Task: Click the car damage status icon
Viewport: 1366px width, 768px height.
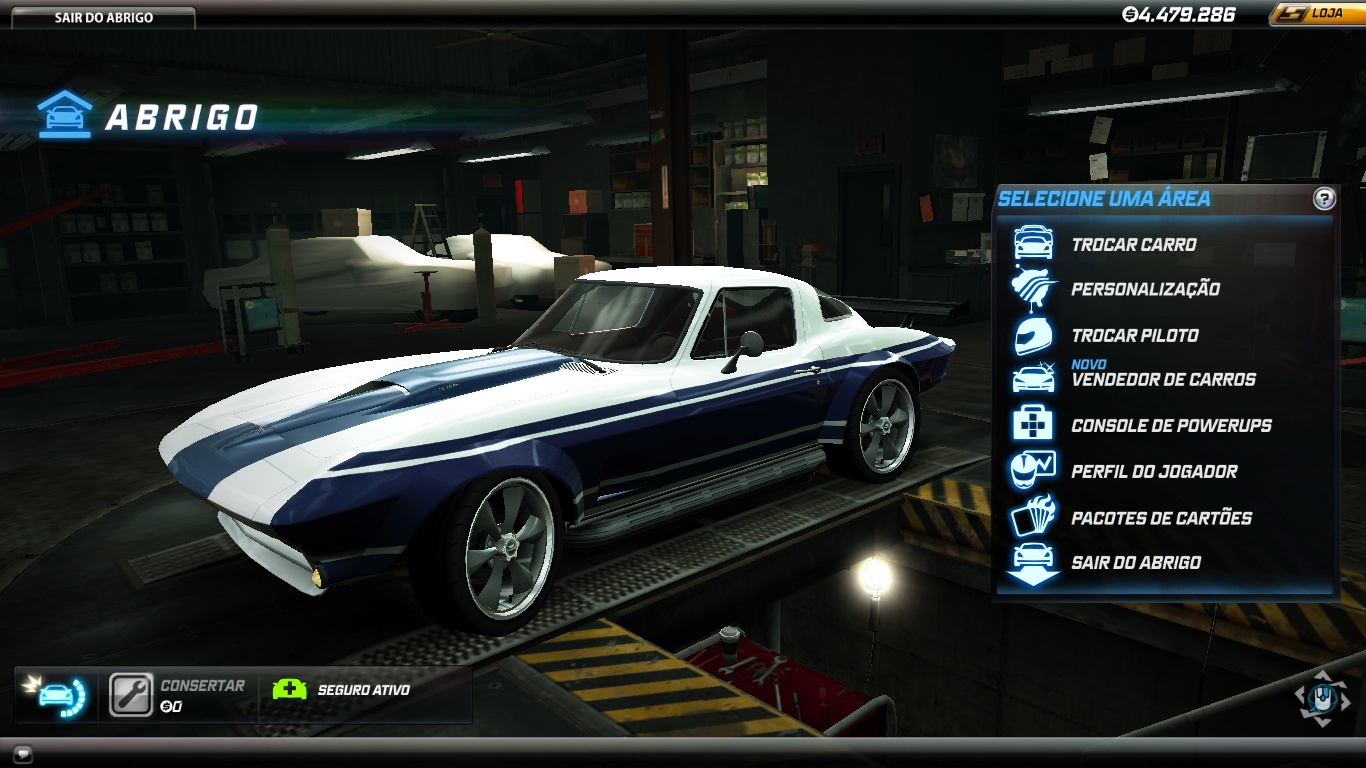Action: click(x=58, y=695)
